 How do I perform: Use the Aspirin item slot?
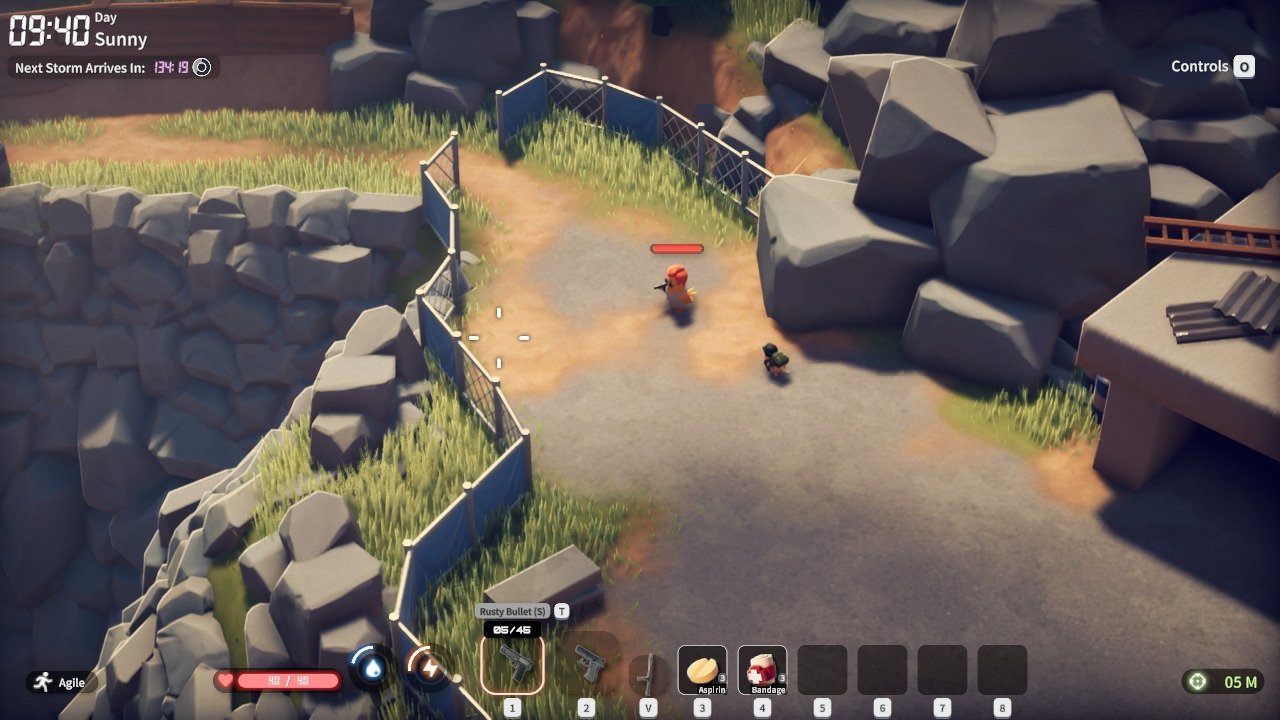point(702,669)
